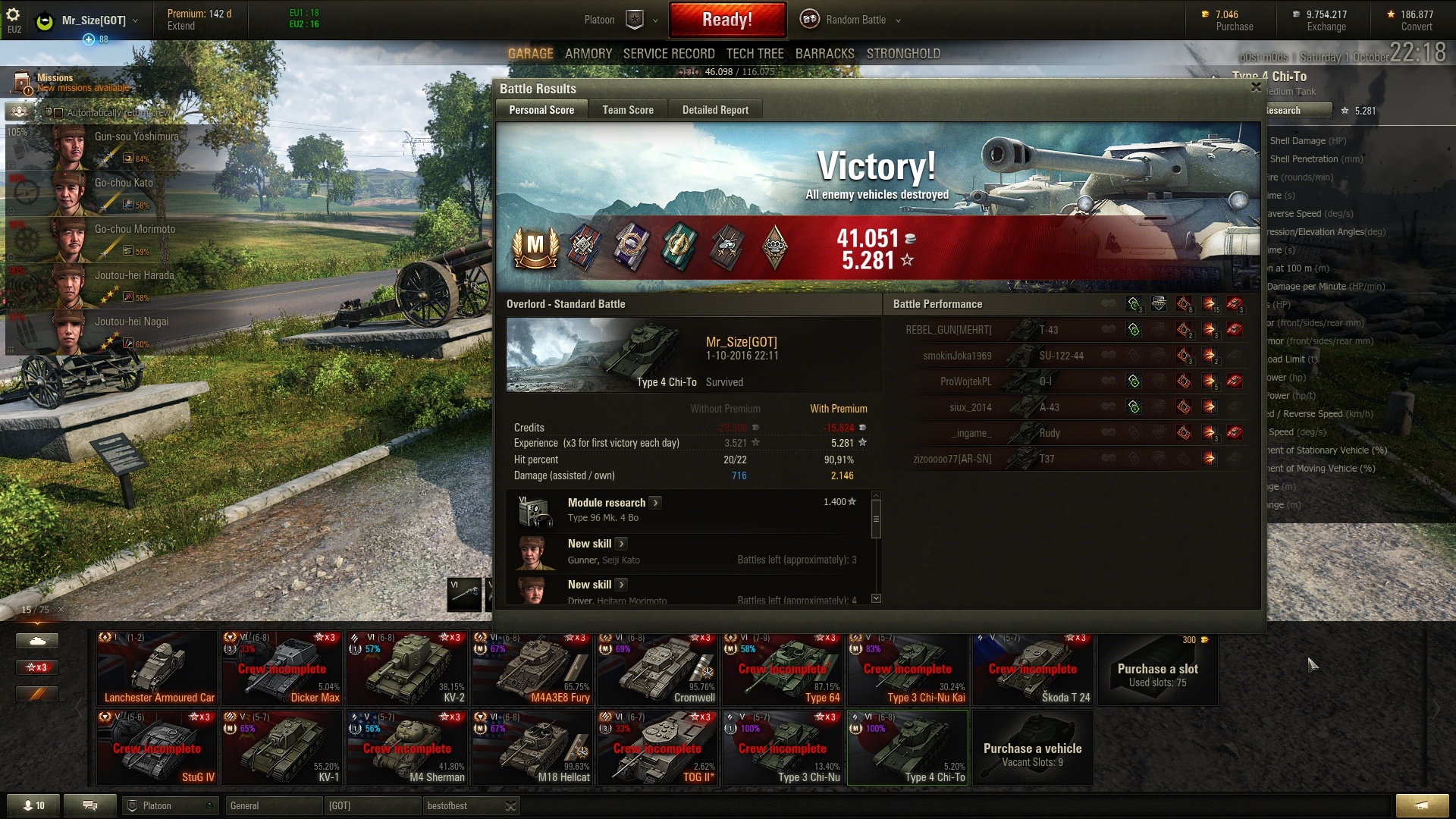The height and width of the screenshot is (819, 1456).
Task: Click Purchase a slot tile
Action: click(1157, 668)
